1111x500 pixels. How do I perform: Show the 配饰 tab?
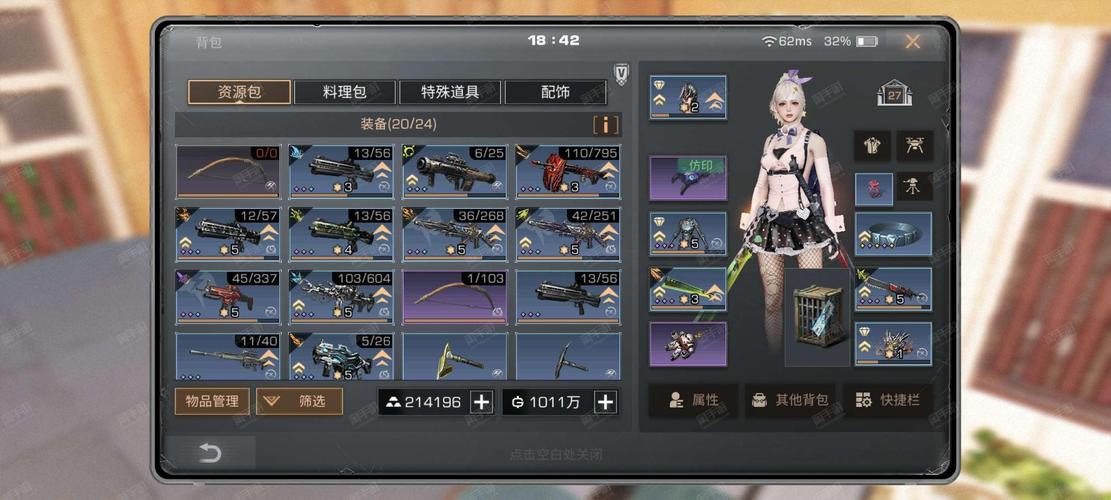click(x=556, y=92)
